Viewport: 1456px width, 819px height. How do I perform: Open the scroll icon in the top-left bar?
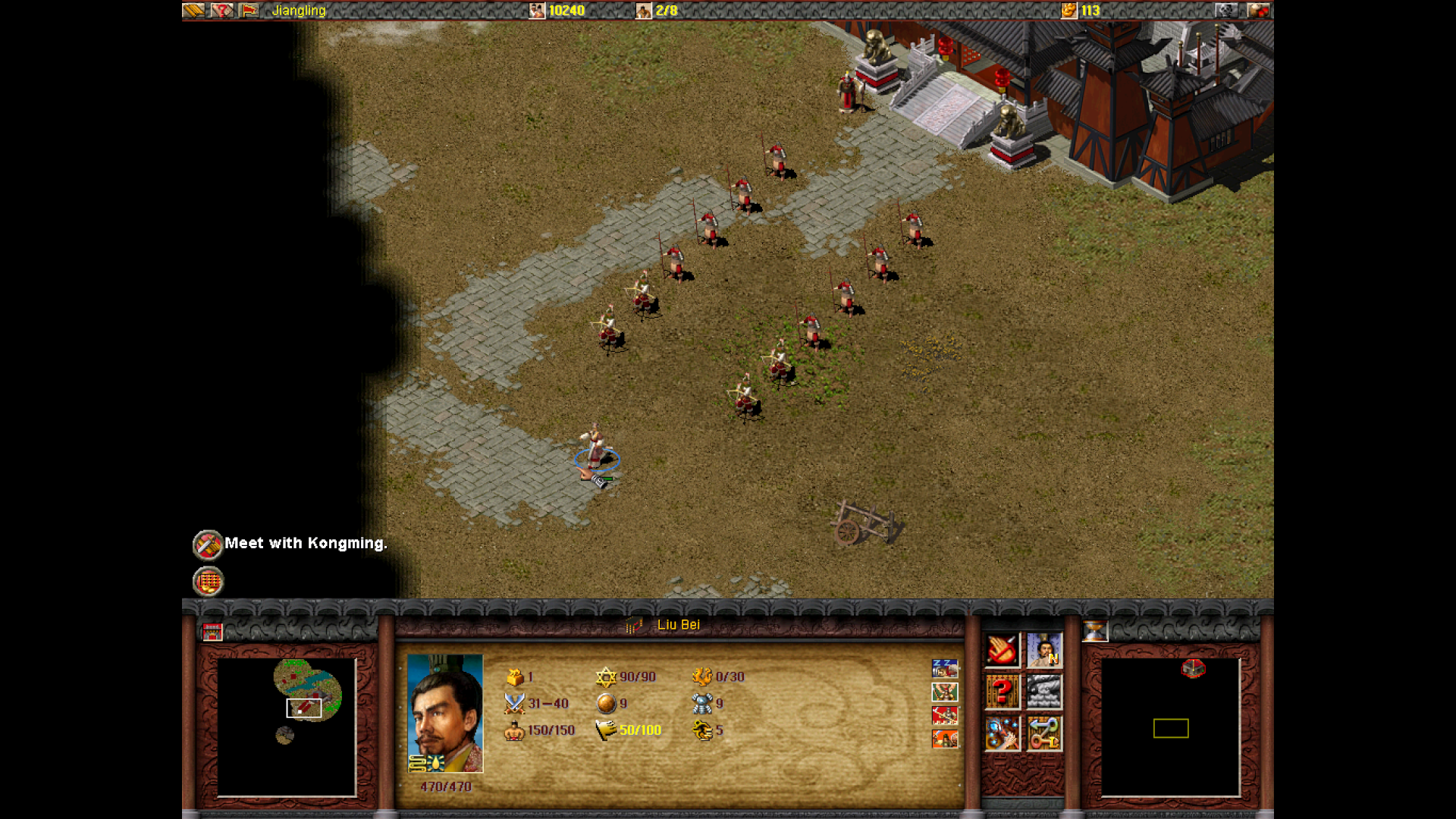[x=193, y=11]
